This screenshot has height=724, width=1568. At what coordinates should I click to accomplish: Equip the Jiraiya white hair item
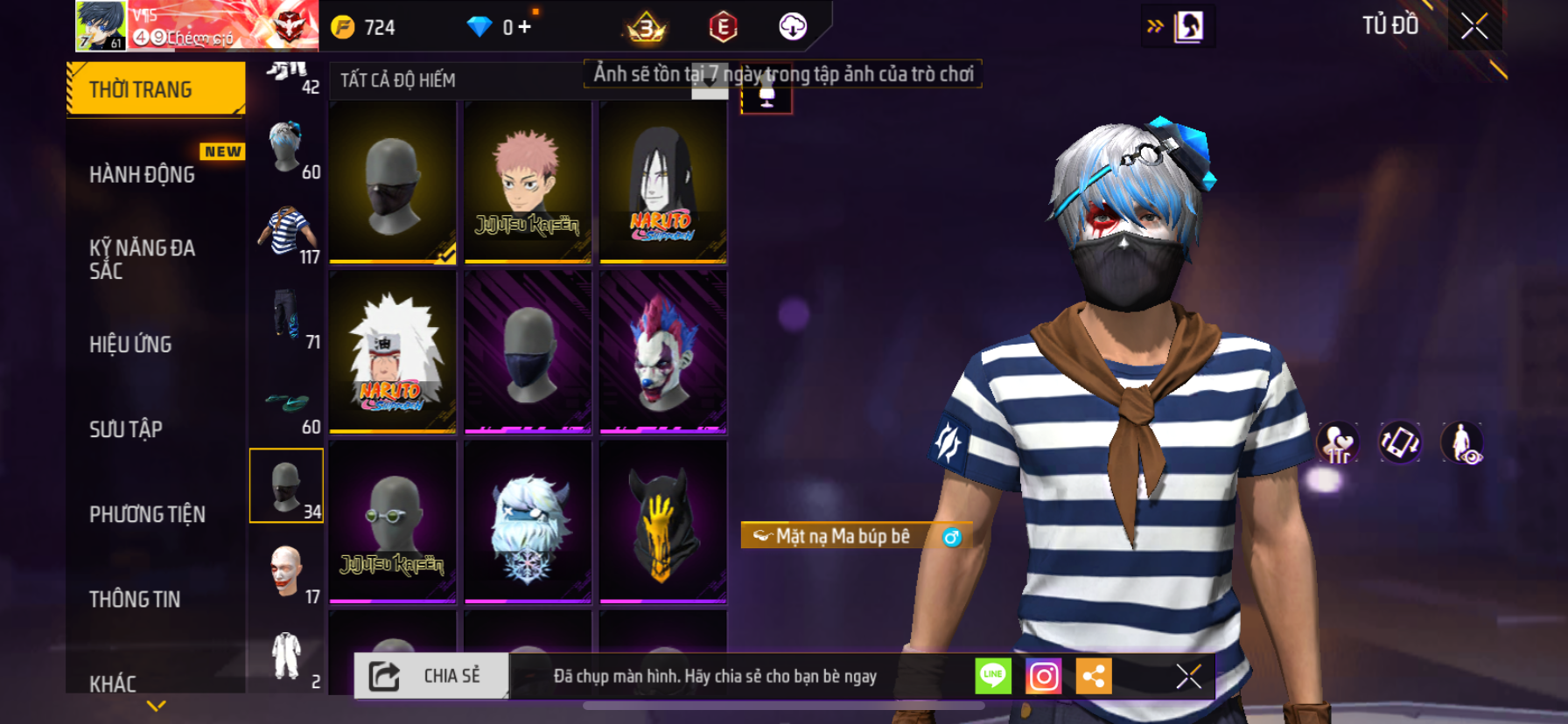click(x=393, y=352)
